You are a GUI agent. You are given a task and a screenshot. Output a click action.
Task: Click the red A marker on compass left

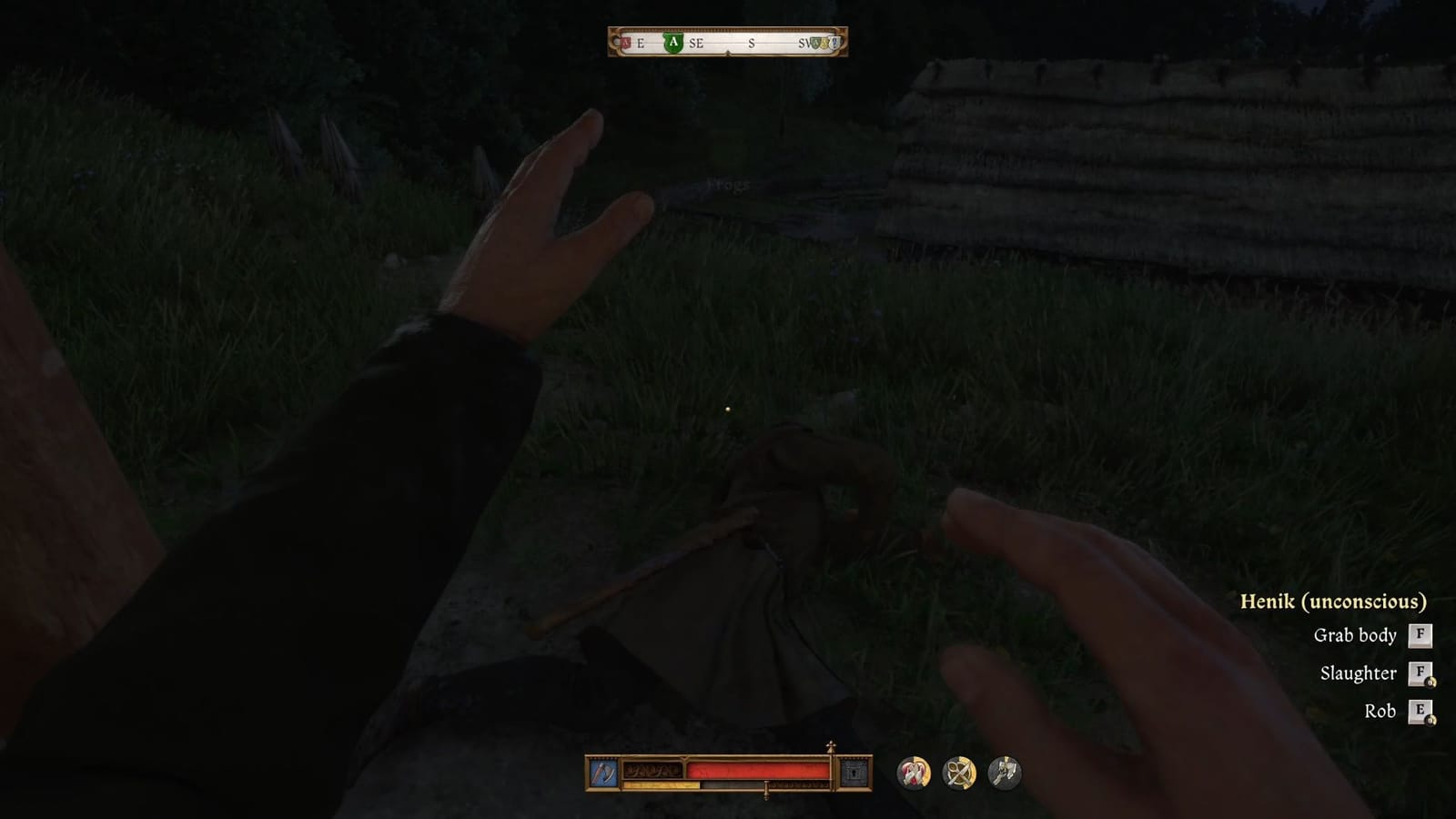tap(625, 42)
